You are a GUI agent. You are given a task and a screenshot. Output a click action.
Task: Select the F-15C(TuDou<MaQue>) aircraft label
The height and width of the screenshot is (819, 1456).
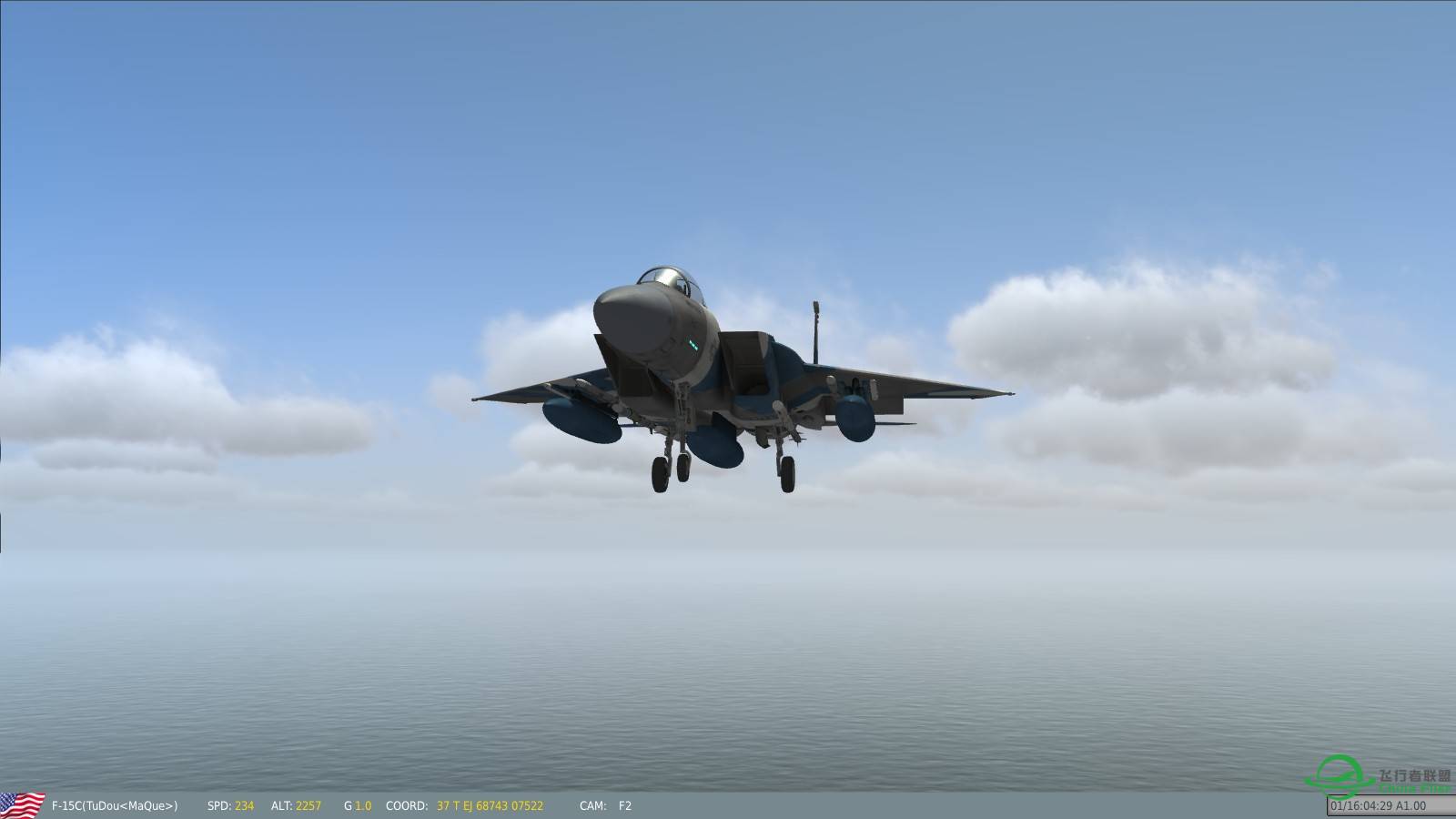pos(114,805)
